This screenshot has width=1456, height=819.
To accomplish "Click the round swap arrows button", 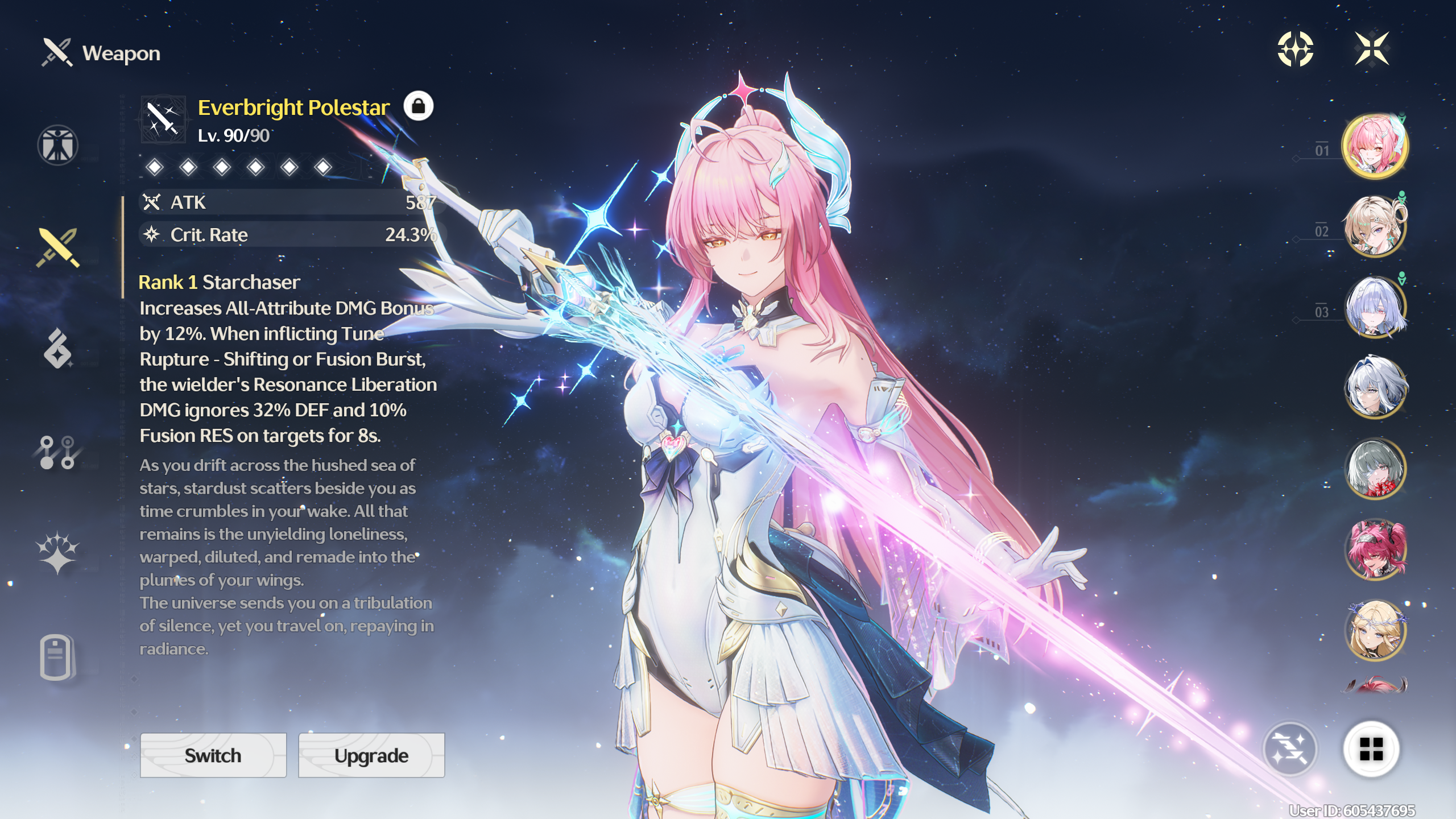I will [1290, 749].
